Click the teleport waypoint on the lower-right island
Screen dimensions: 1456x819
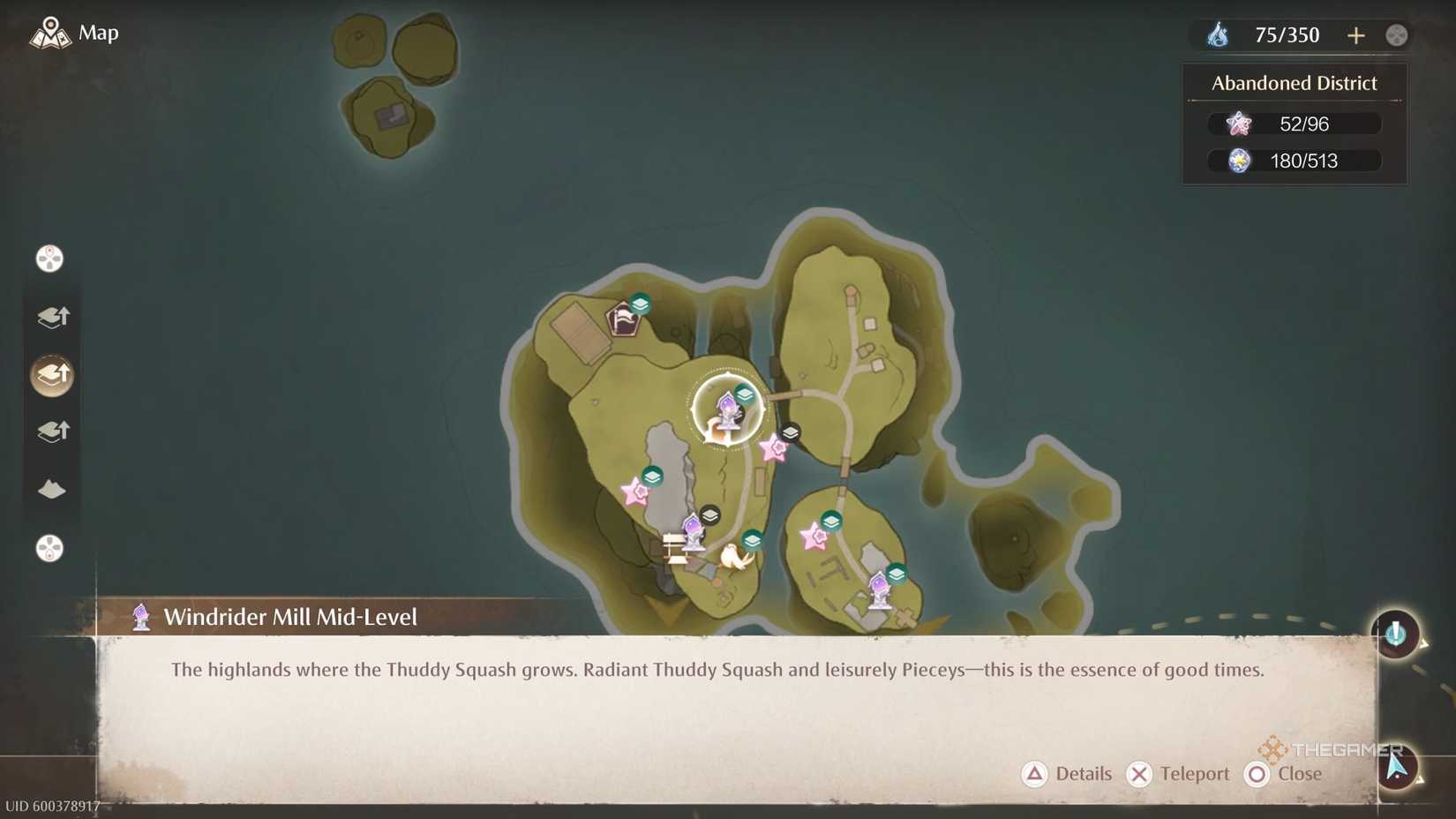click(x=879, y=590)
